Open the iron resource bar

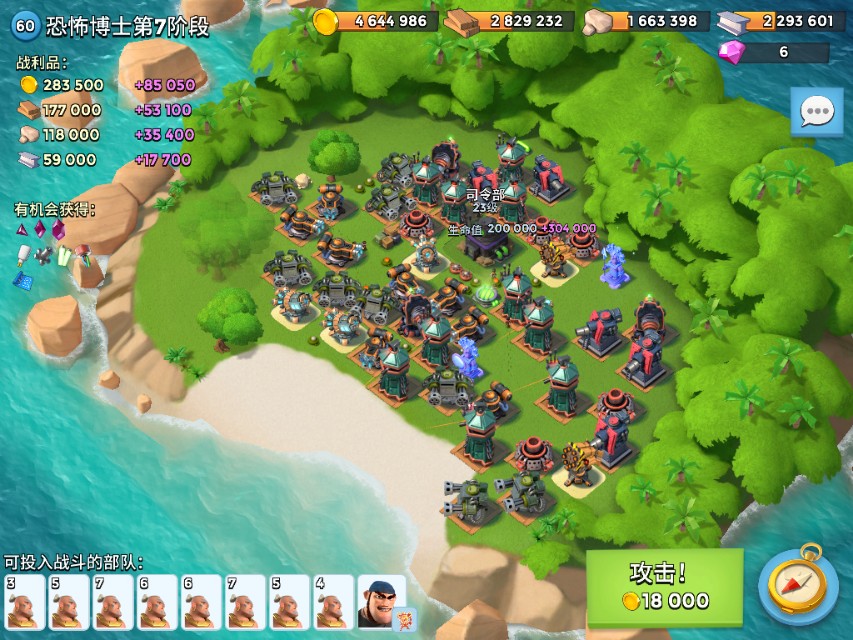click(782, 21)
